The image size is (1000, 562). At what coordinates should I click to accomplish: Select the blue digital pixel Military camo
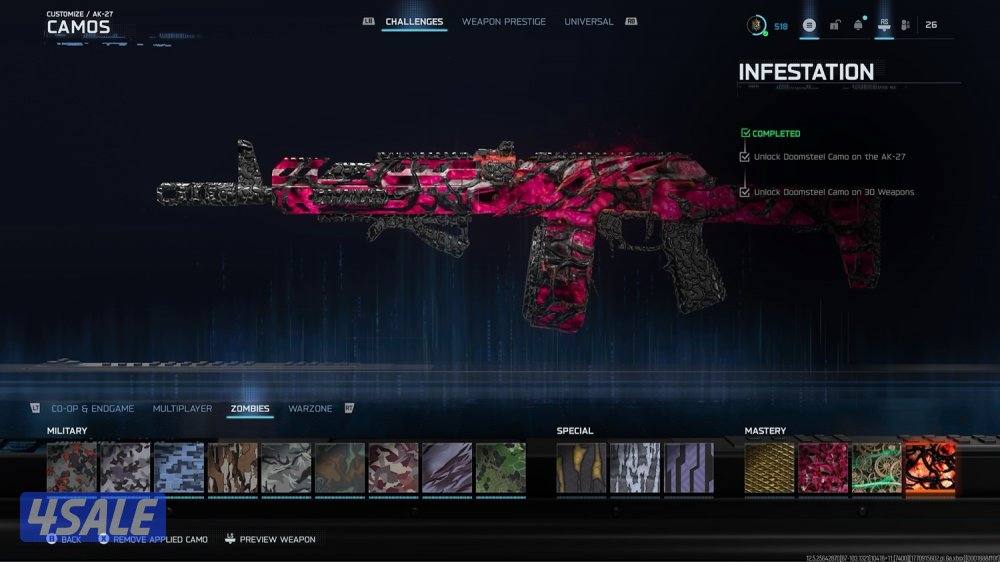click(x=179, y=468)
